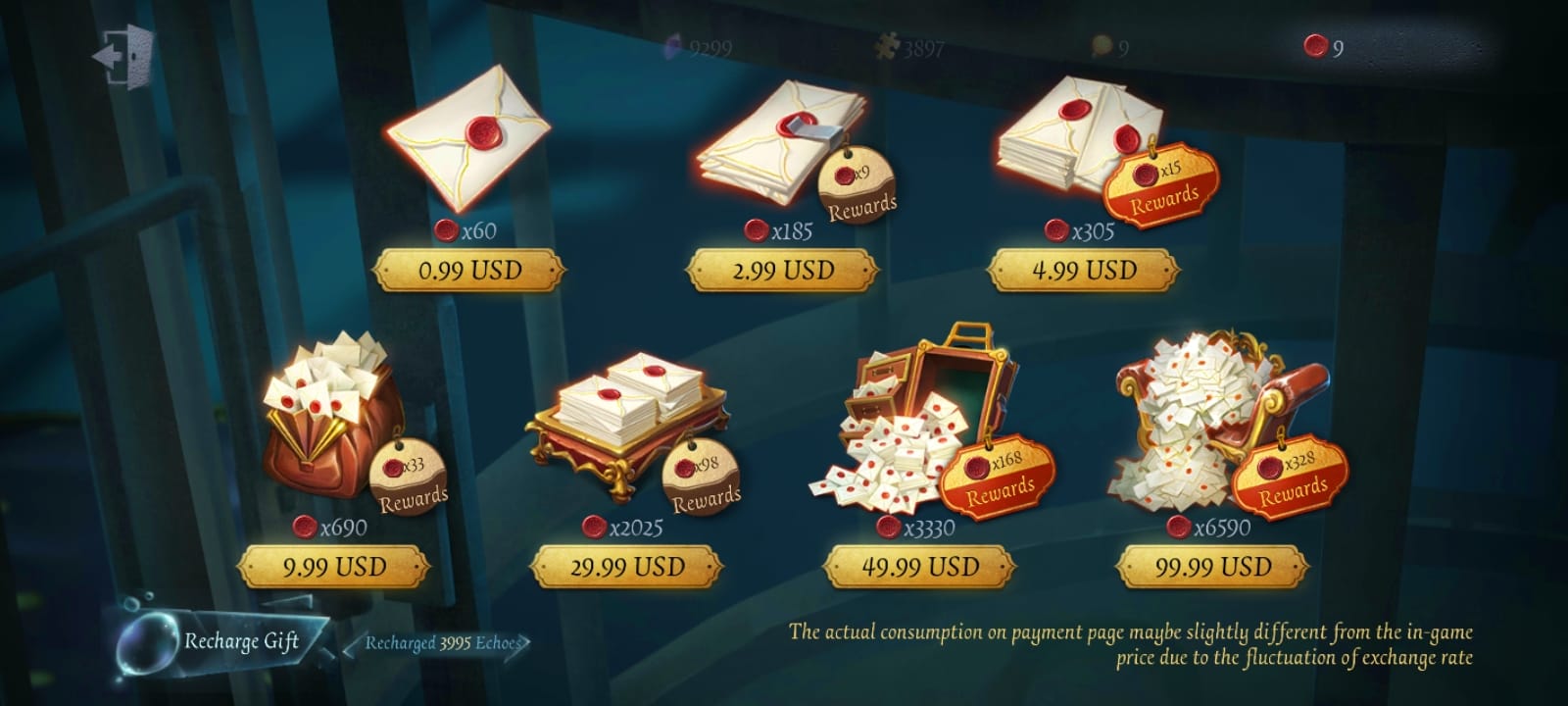1568x706 pixels.
Task: Click the puzzle piece currency icon
Action: [885, 46]
